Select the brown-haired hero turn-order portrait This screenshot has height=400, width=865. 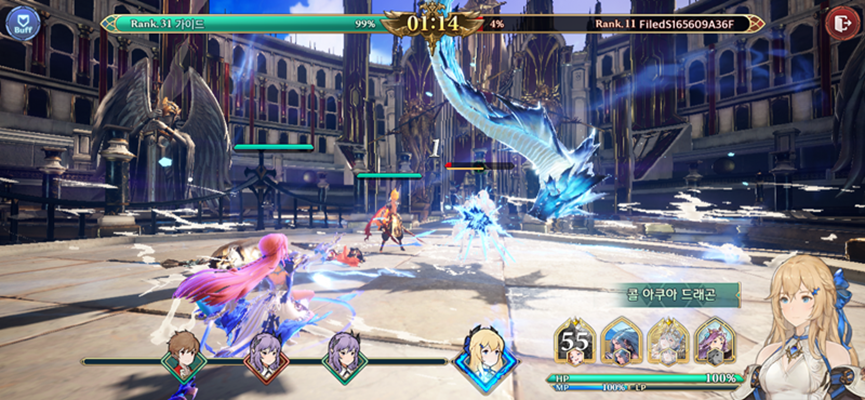183,354
